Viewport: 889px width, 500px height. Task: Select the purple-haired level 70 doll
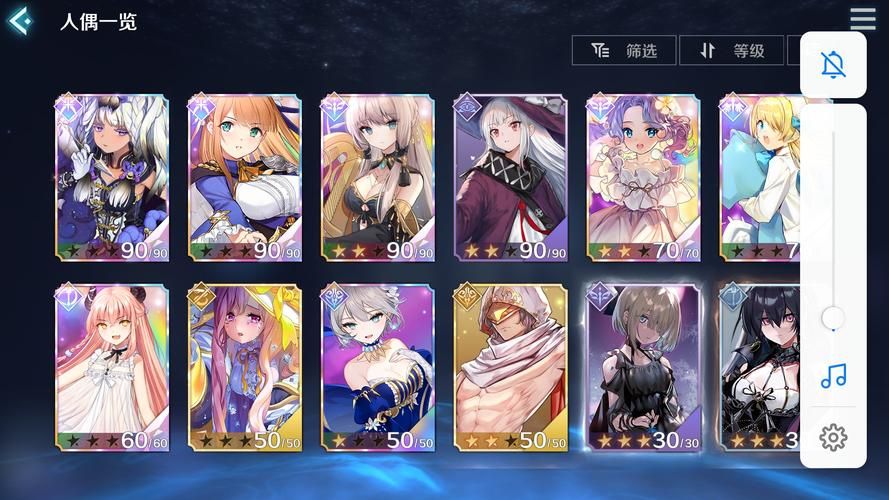point(643,178)
